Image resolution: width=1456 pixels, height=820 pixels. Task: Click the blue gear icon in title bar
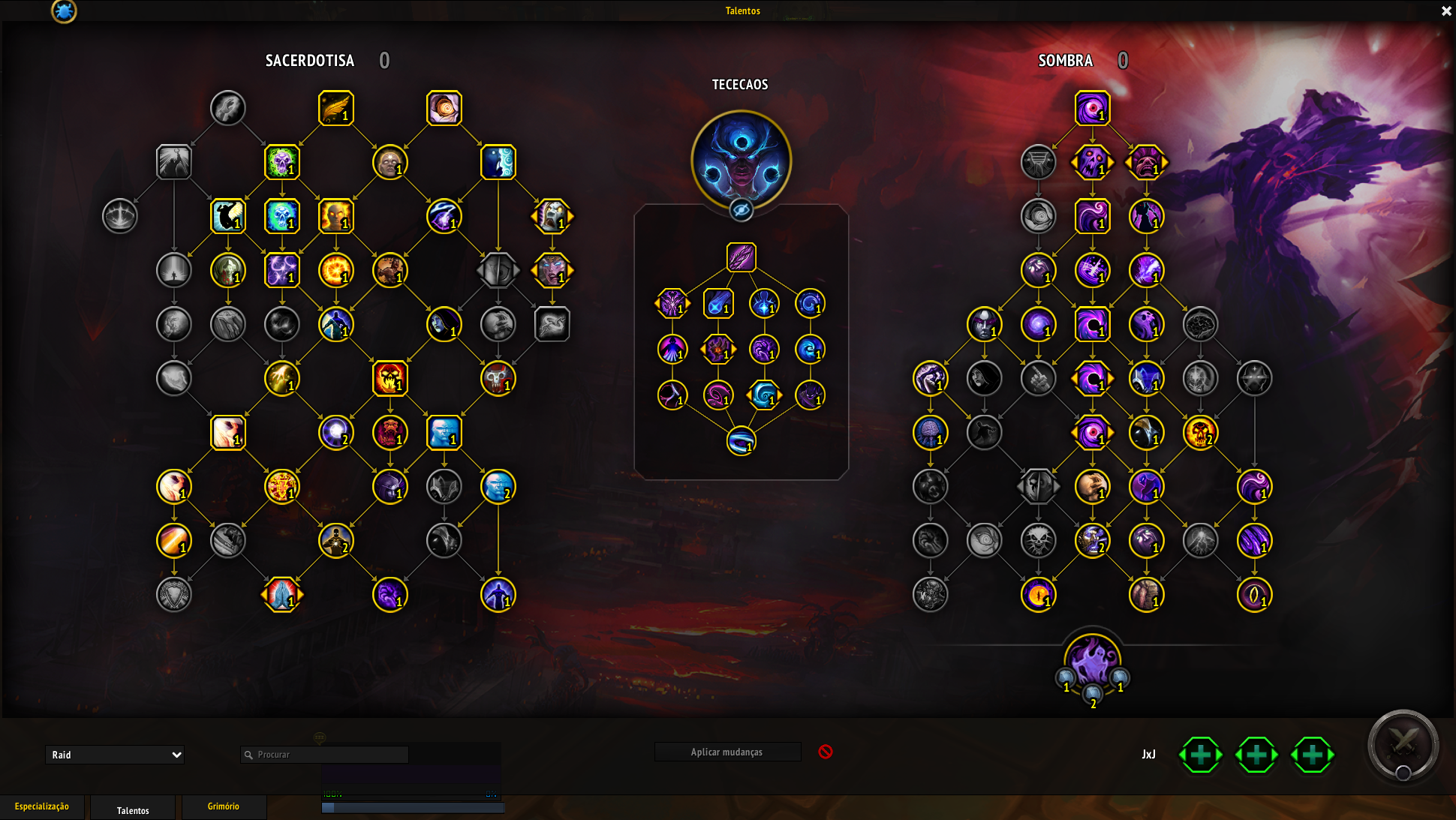pyautogui.click(x=64, y=11)
